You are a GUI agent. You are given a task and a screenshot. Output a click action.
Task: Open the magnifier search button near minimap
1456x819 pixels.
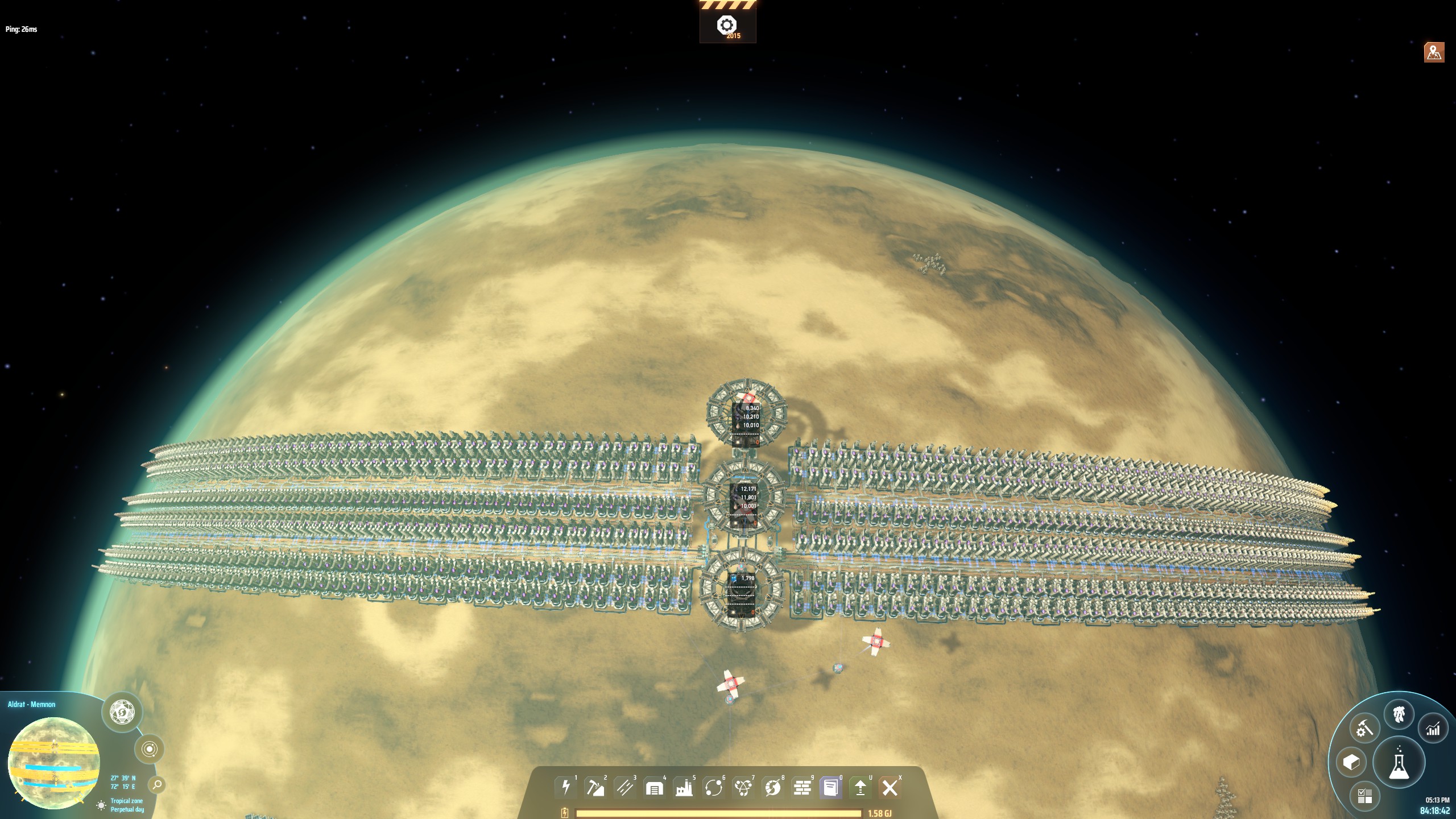[157, 785]
